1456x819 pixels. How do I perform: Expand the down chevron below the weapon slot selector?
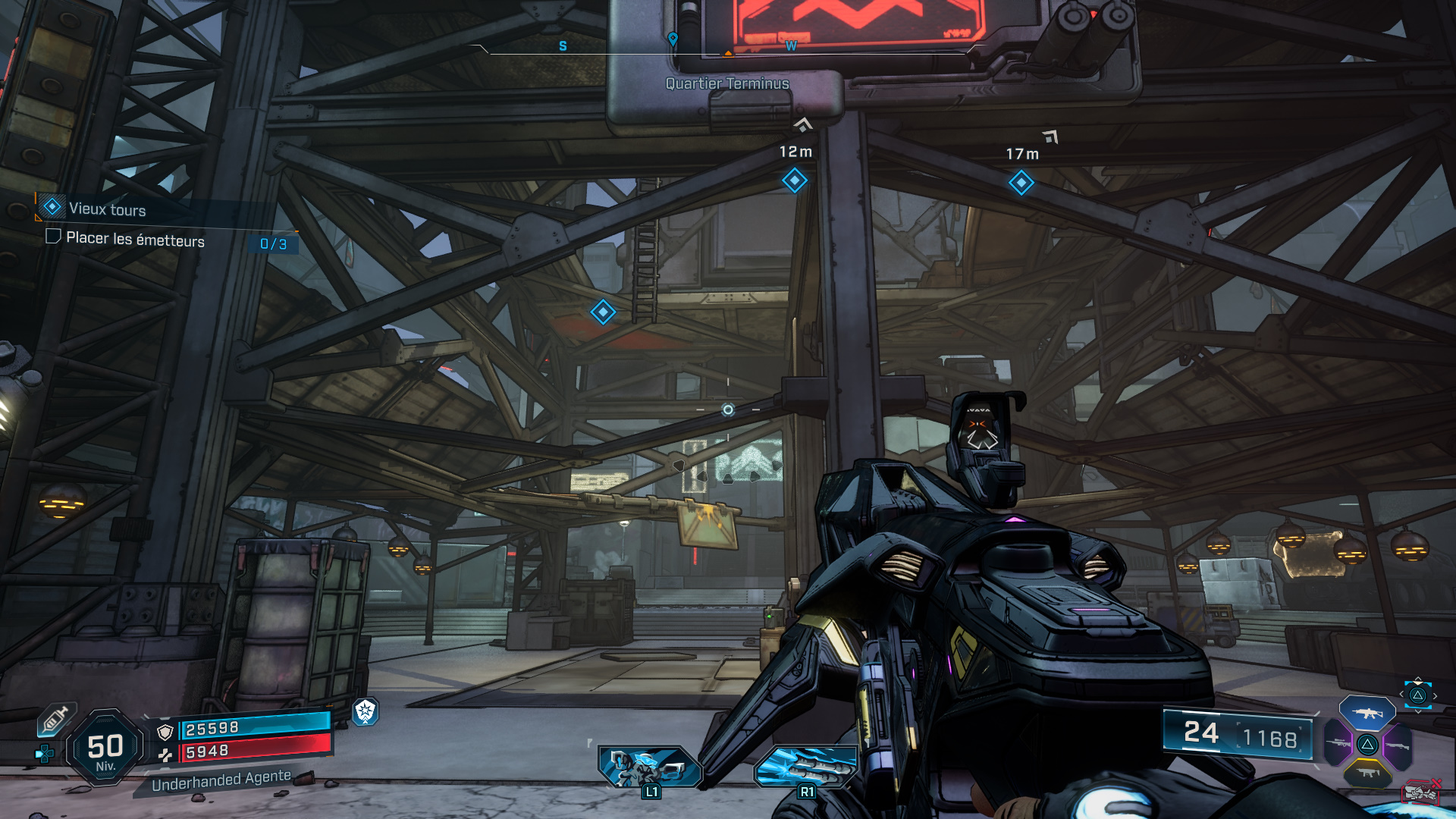1419,711
